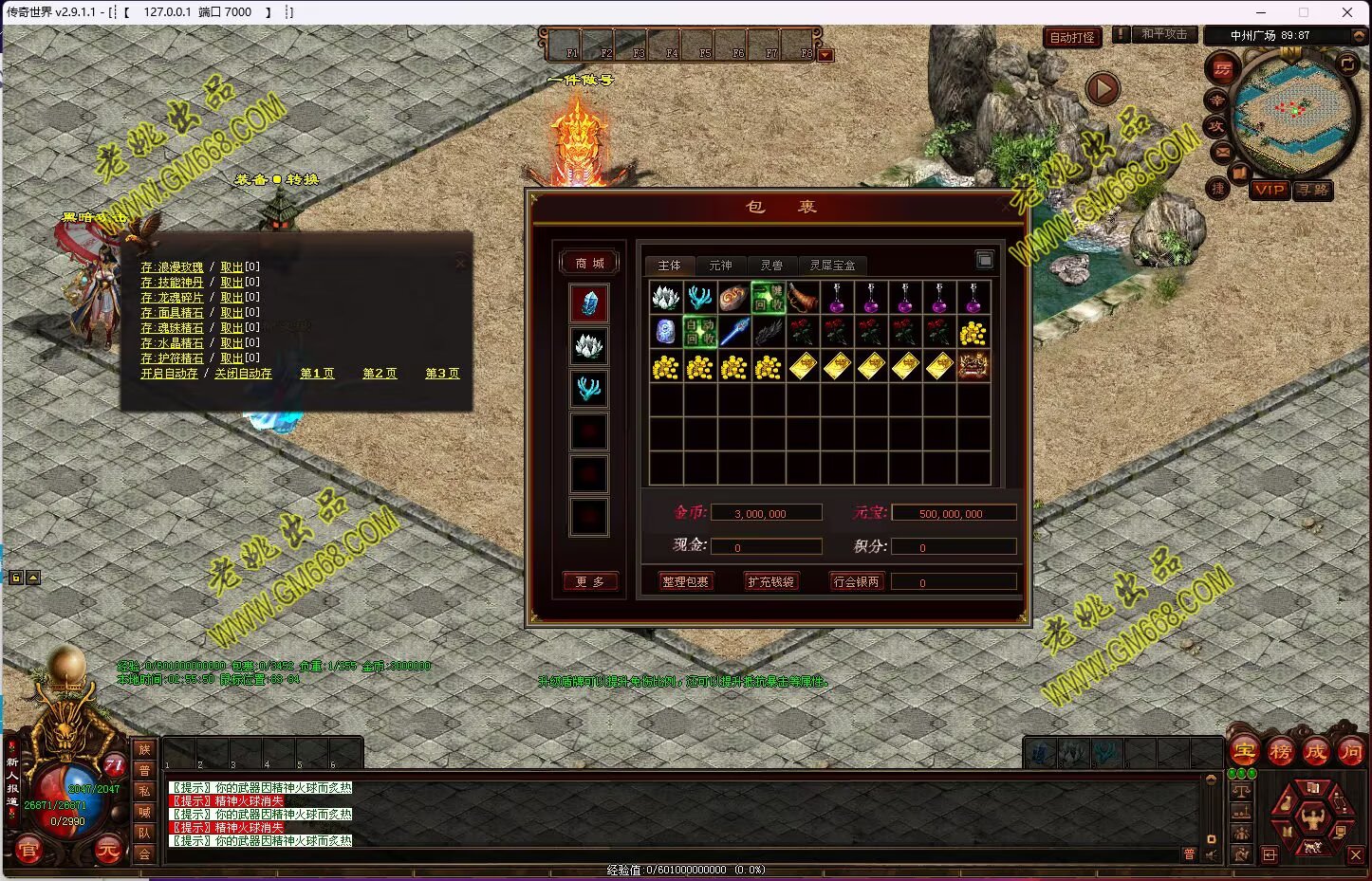Click the 行会银两 guild silver button

click(x=856, y=581)
